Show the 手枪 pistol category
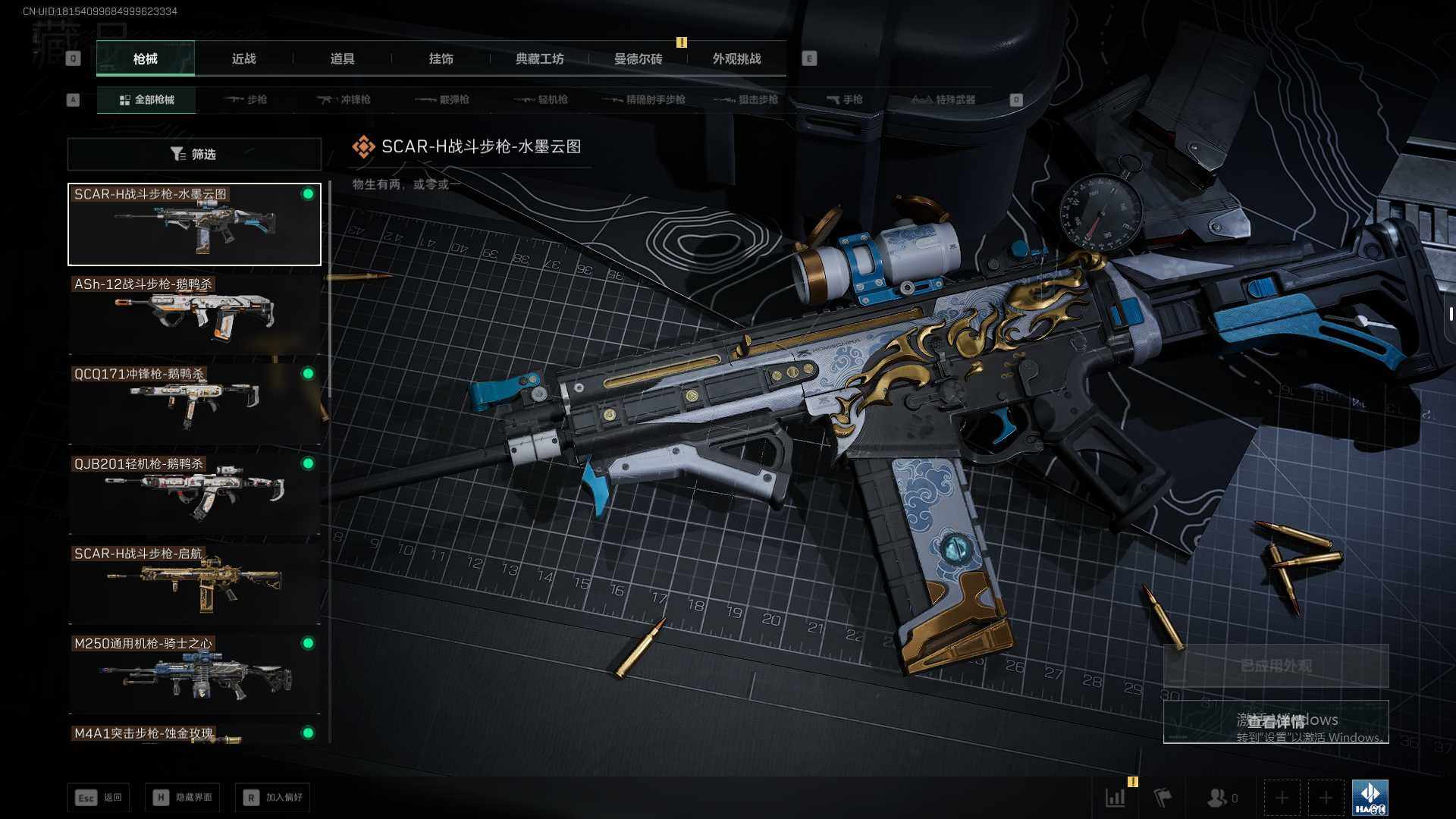 click(845, 99)
